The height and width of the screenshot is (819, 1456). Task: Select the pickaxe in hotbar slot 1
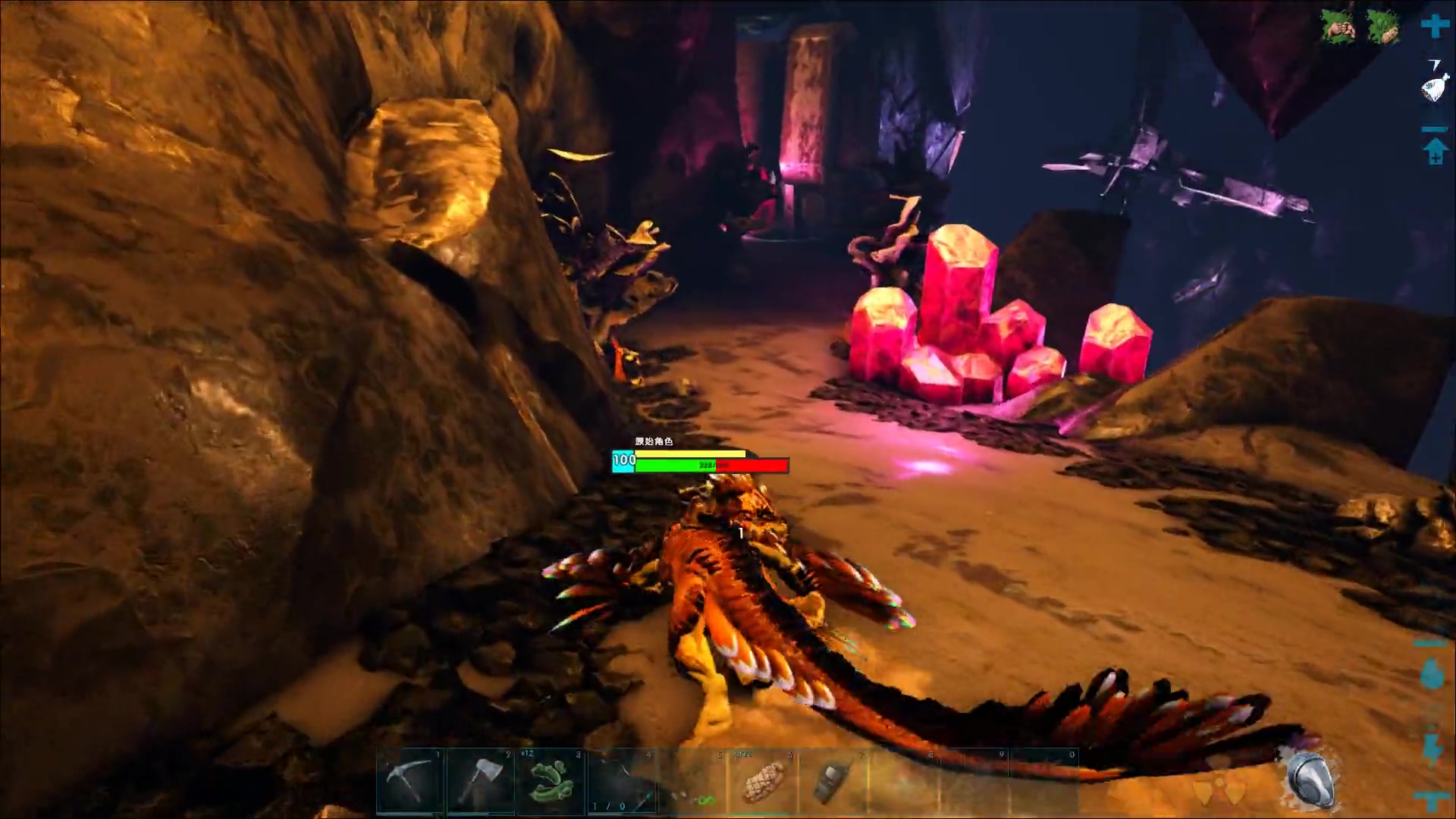click(x=410, y=778)
